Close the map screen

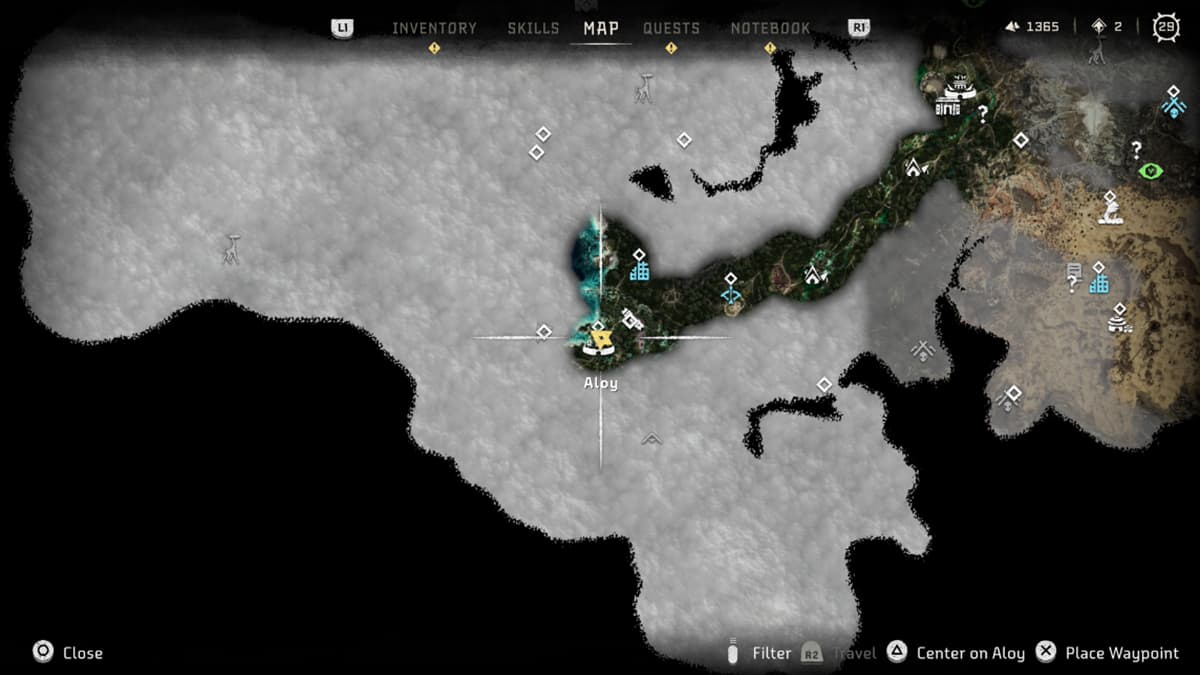click(82, 653)
